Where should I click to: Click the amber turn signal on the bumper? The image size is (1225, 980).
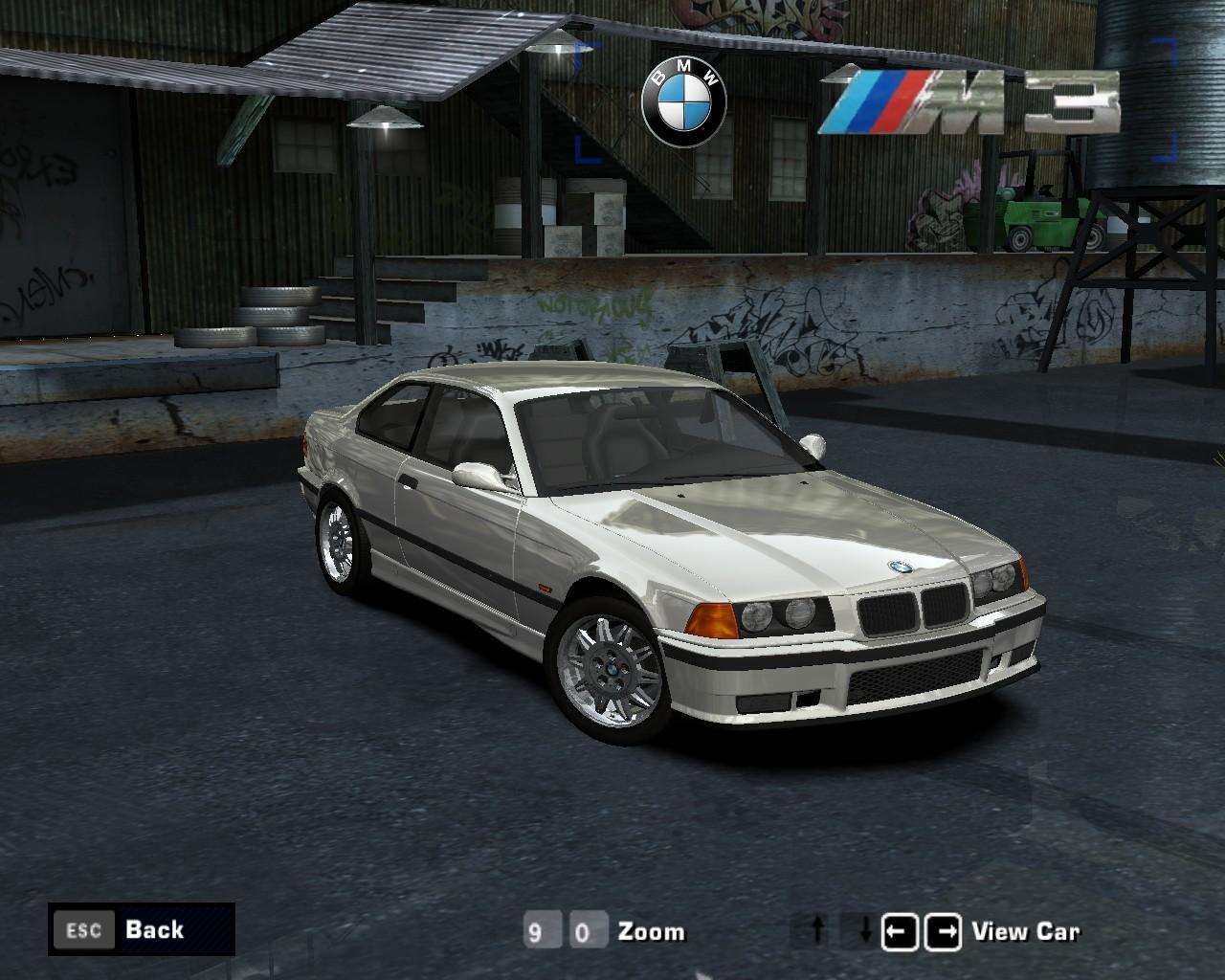[713, 622]
